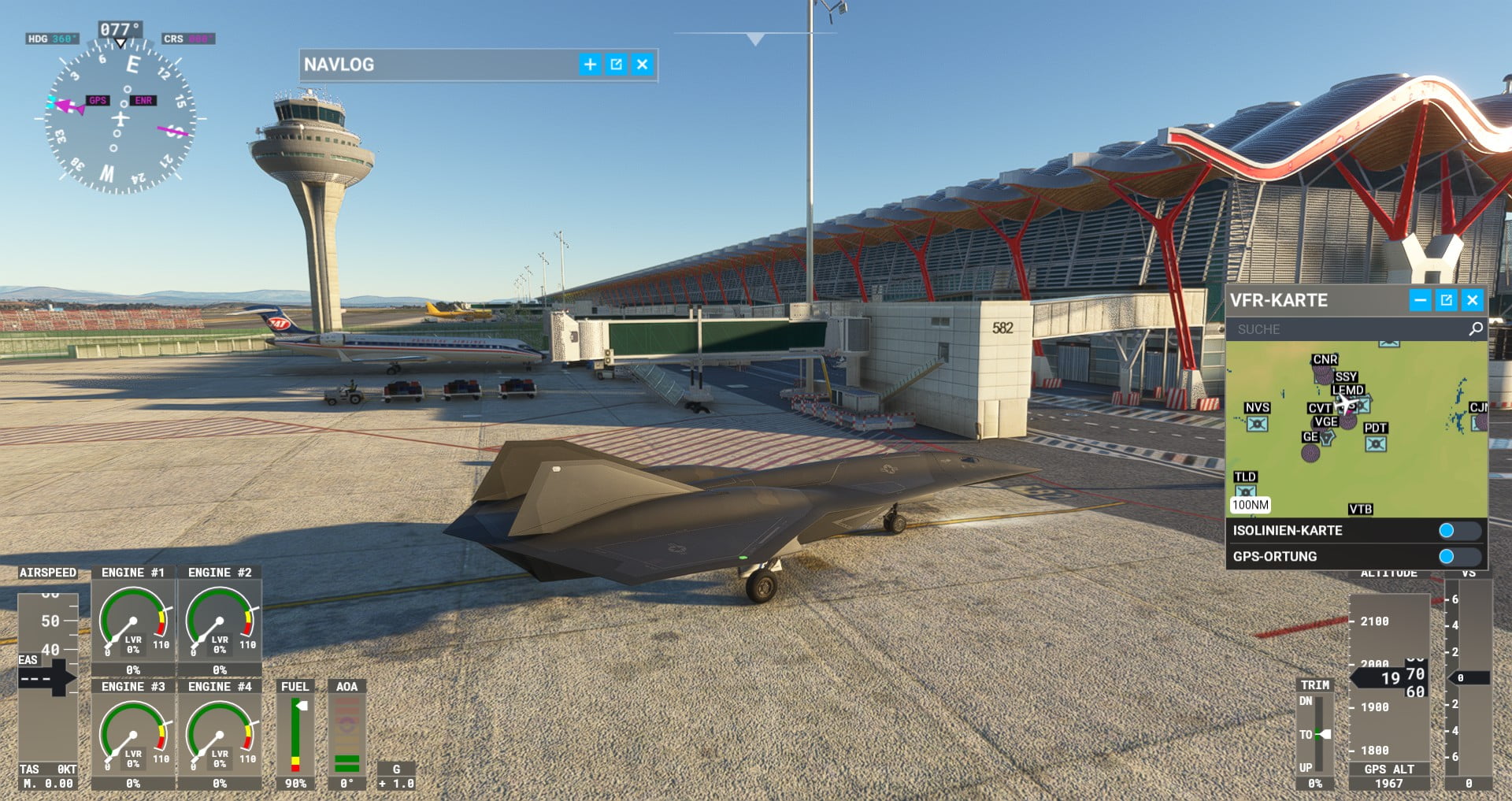Click the 100NM map scale label
The image size is (1512, 801).
(1251, 505)
